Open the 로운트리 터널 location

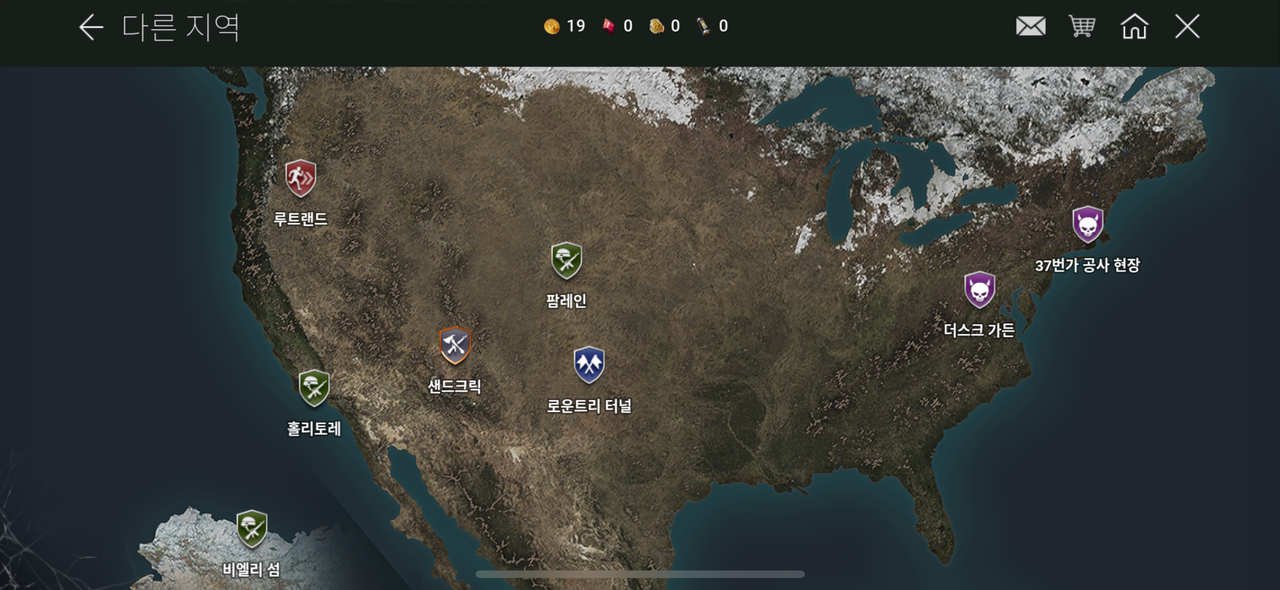coord(589,366)
